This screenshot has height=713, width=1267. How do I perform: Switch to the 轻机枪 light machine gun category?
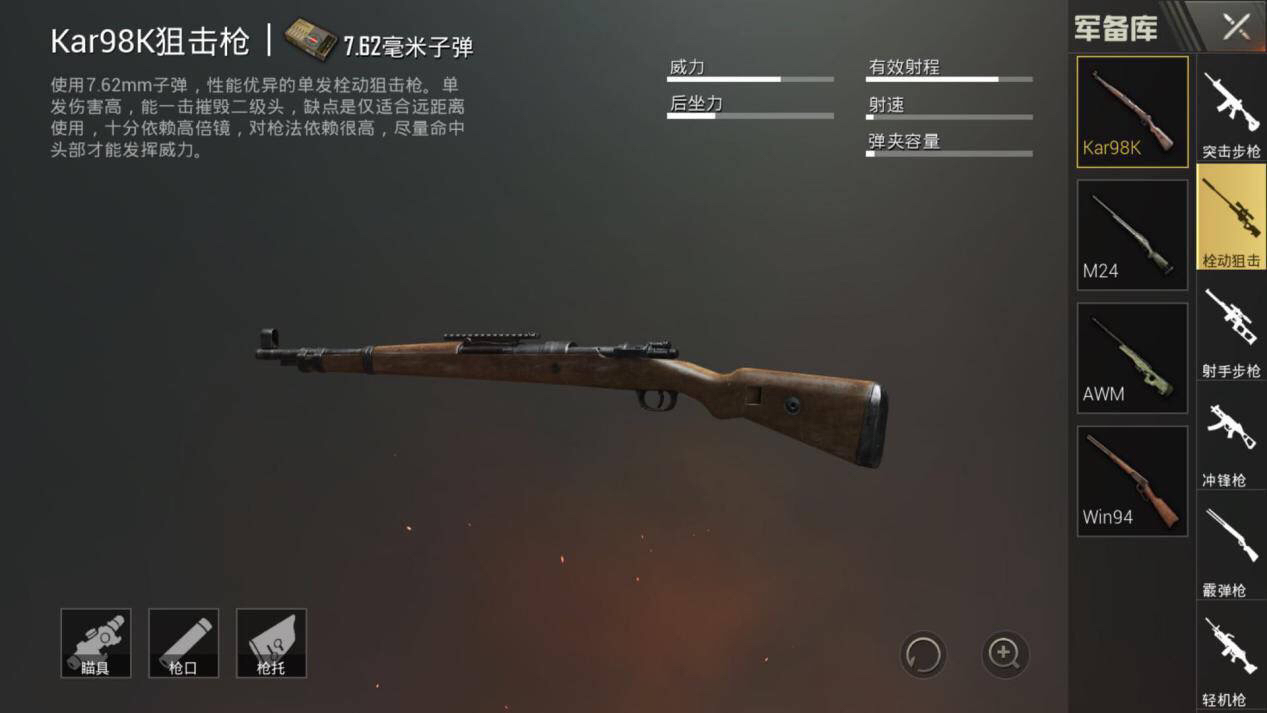[x=1231, y=660]
